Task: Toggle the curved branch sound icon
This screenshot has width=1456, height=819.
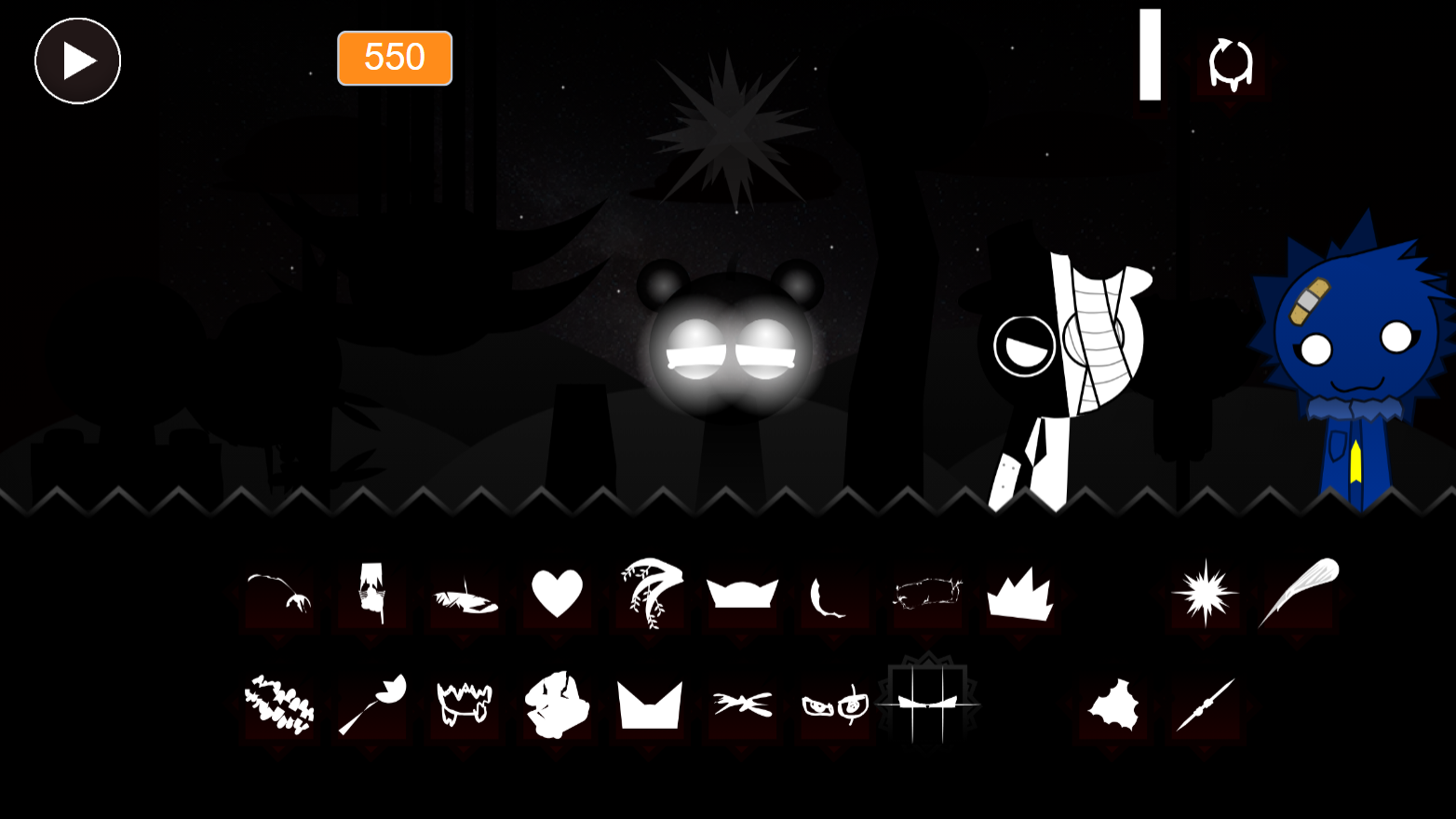Action: click(x=277, y=594)
